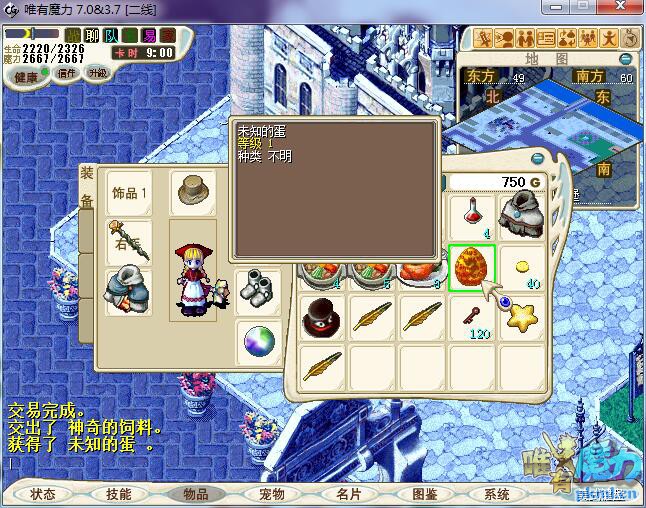Select the unknown egg in inventory
The width and height of the screenshot is (646, 508).
(472, 268)
